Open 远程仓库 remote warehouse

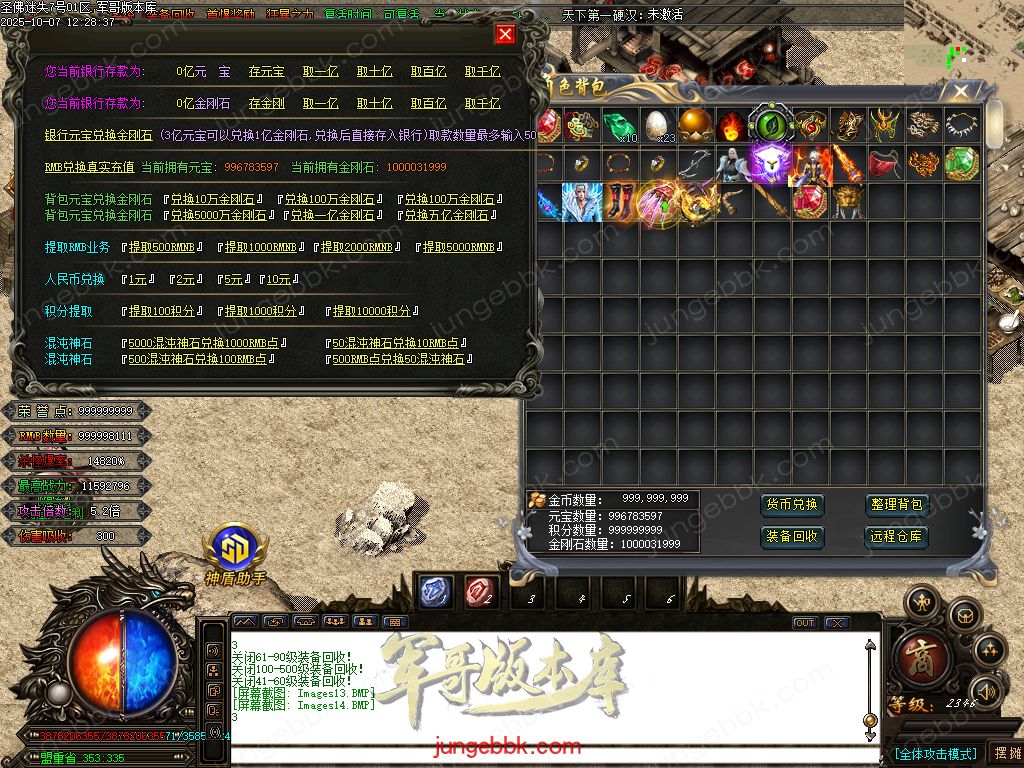(x=897, y=537)
